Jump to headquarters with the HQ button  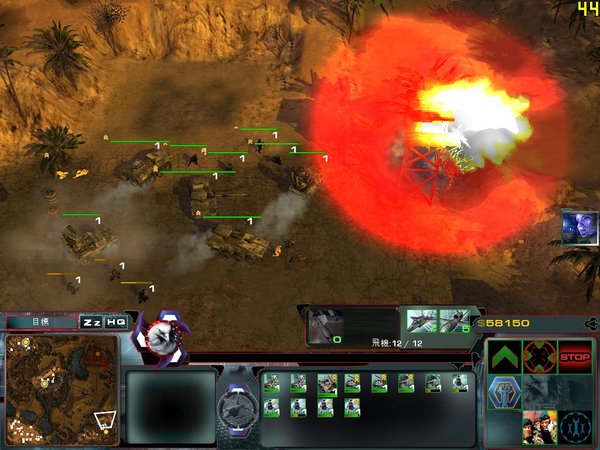(x=117, y=322)
